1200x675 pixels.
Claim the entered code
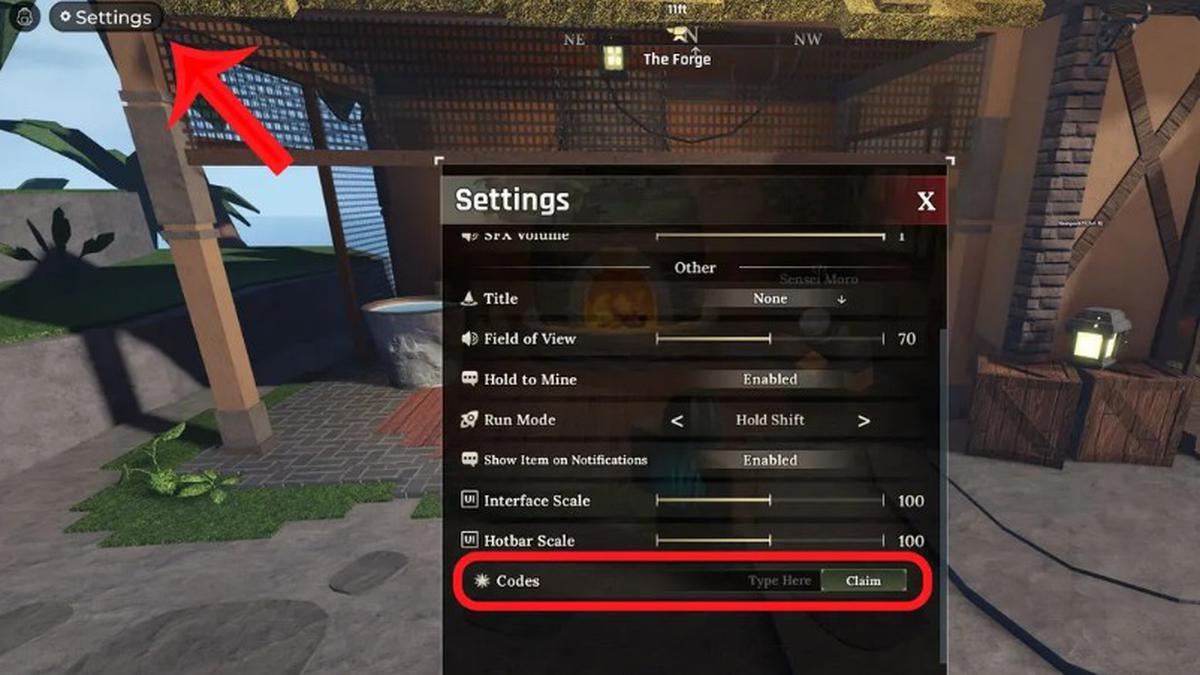pos(863,581)
